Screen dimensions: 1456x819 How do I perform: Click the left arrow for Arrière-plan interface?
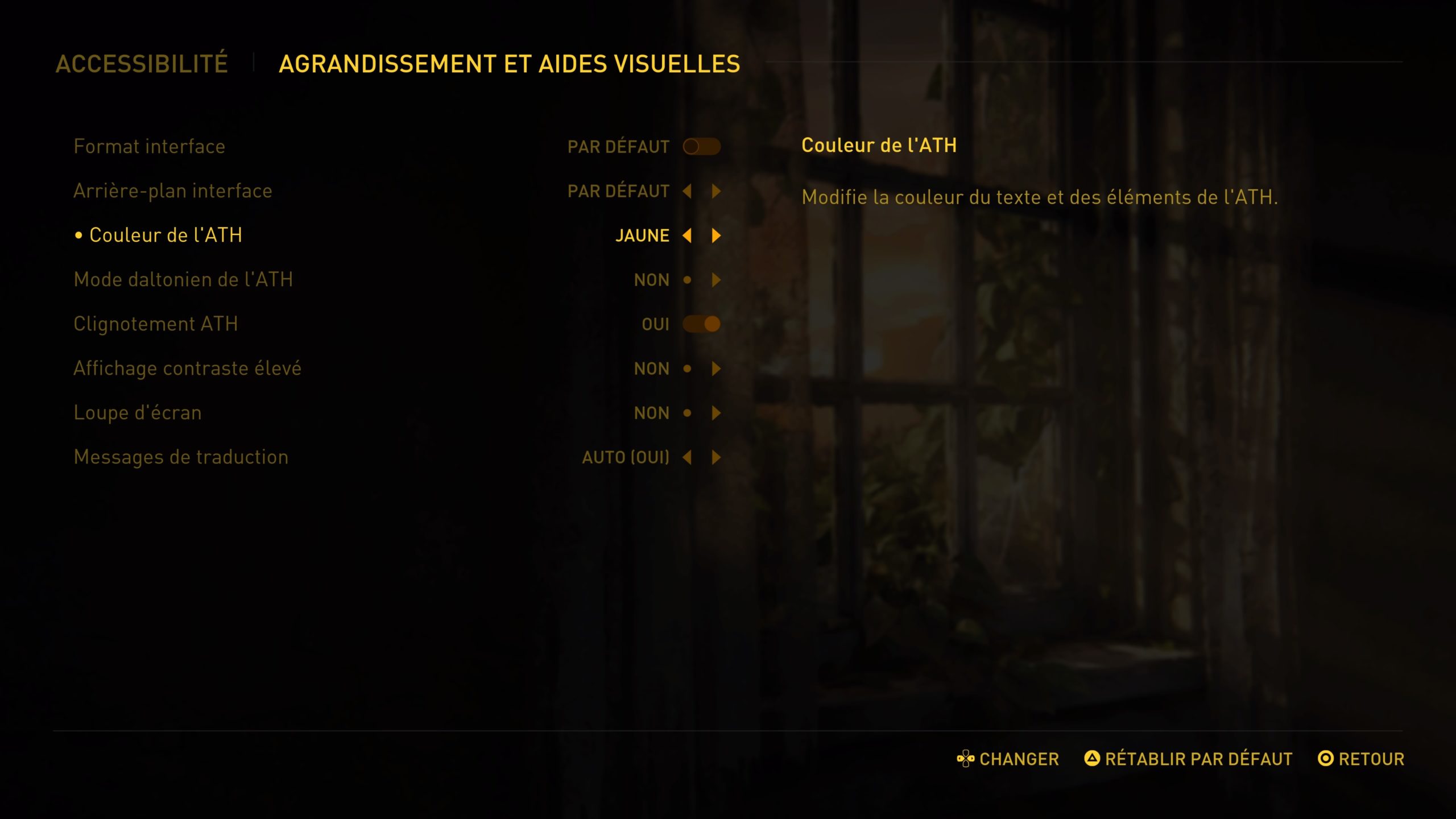[687, 191]
